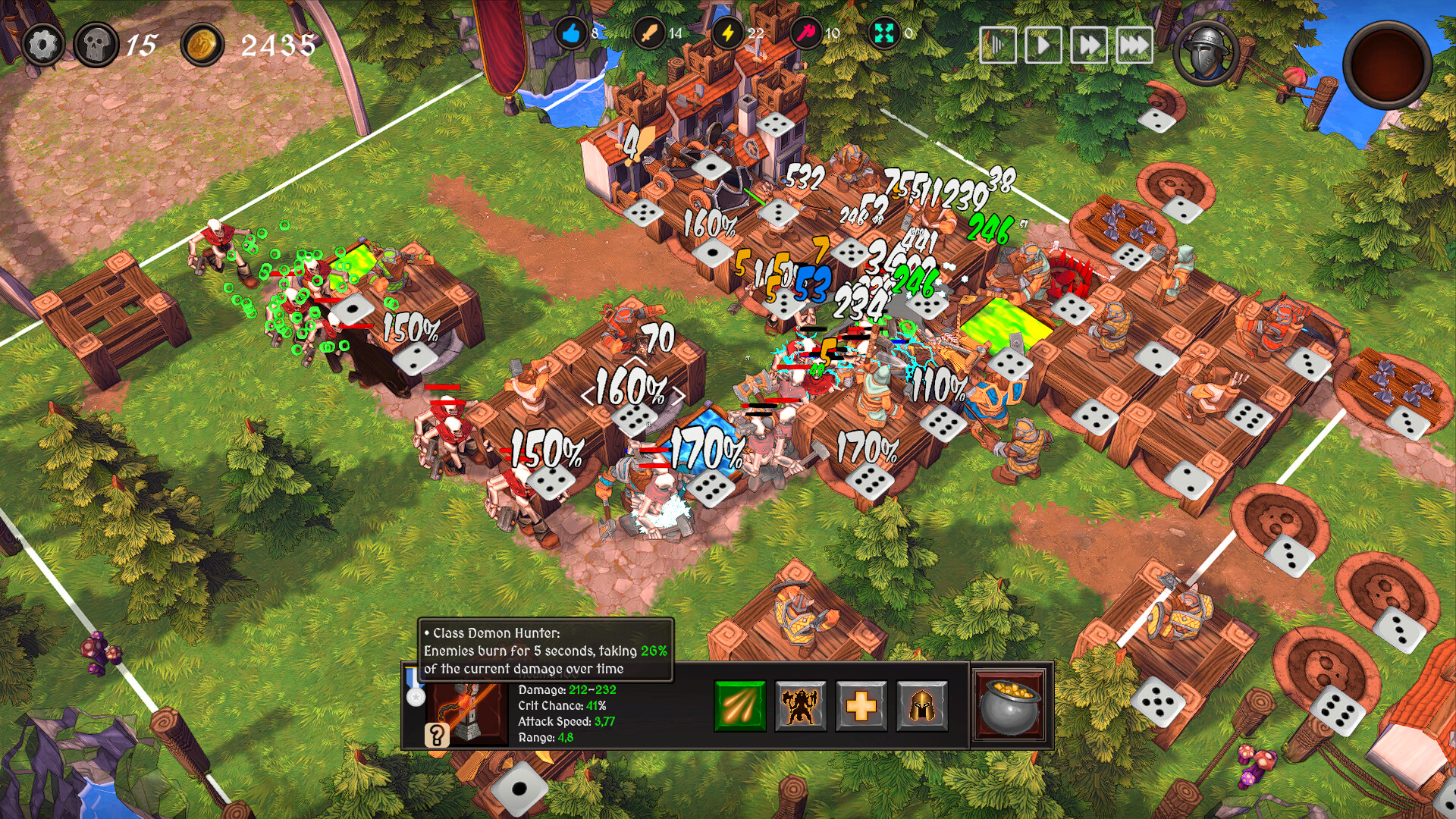Click the pink axe resource icon

pyautogui.click(x=804, y=33)
